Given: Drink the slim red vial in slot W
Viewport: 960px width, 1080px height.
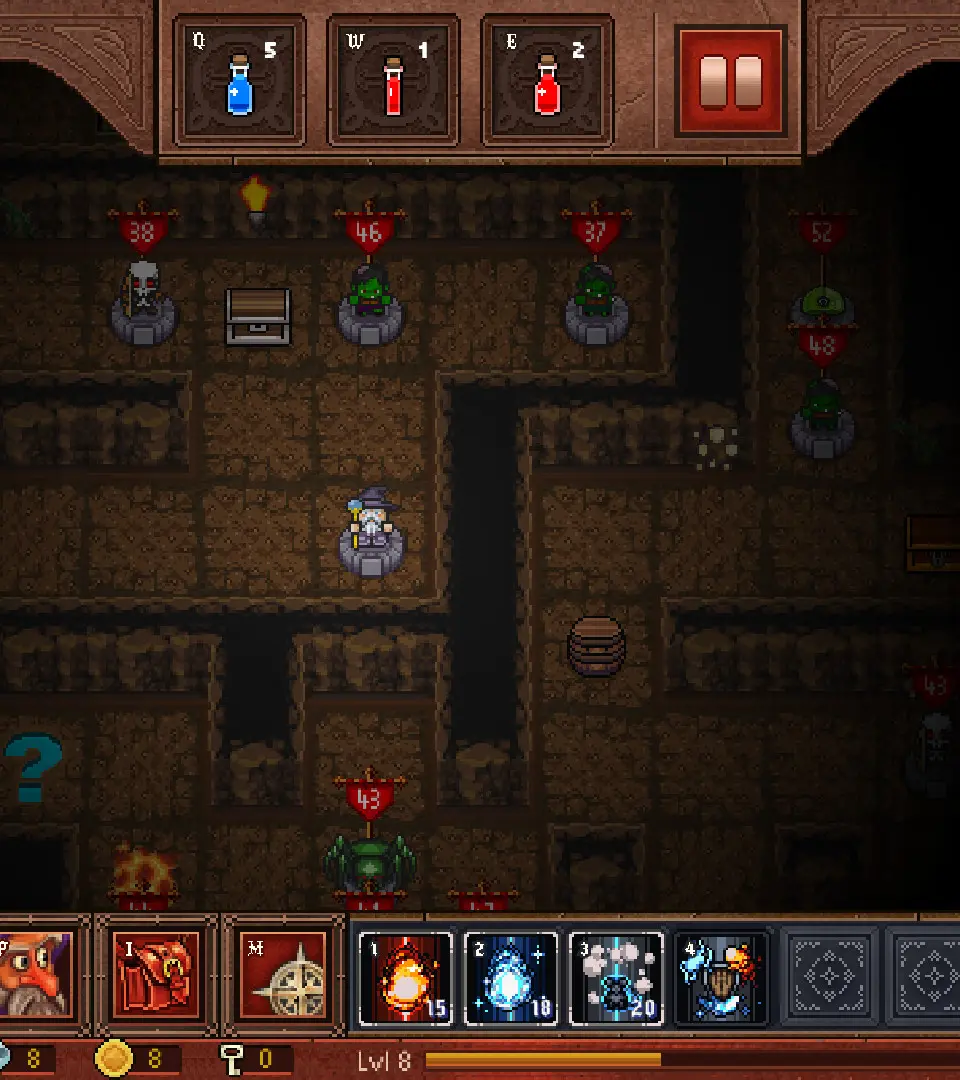Looking at the screenshot, I should (394, 81).
